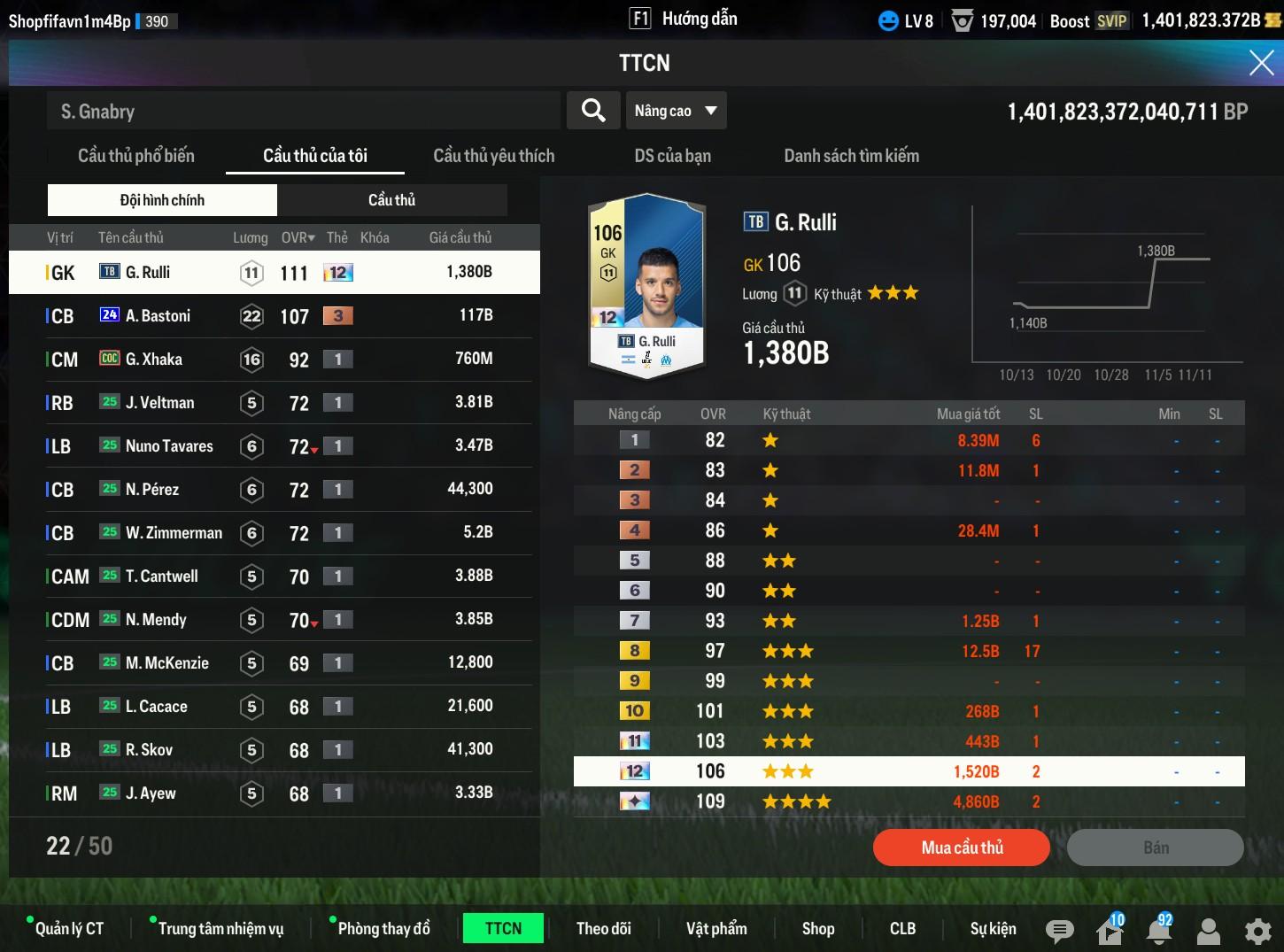Show the Danh sách tìm kiếm tab

click(x=851, y=156)
